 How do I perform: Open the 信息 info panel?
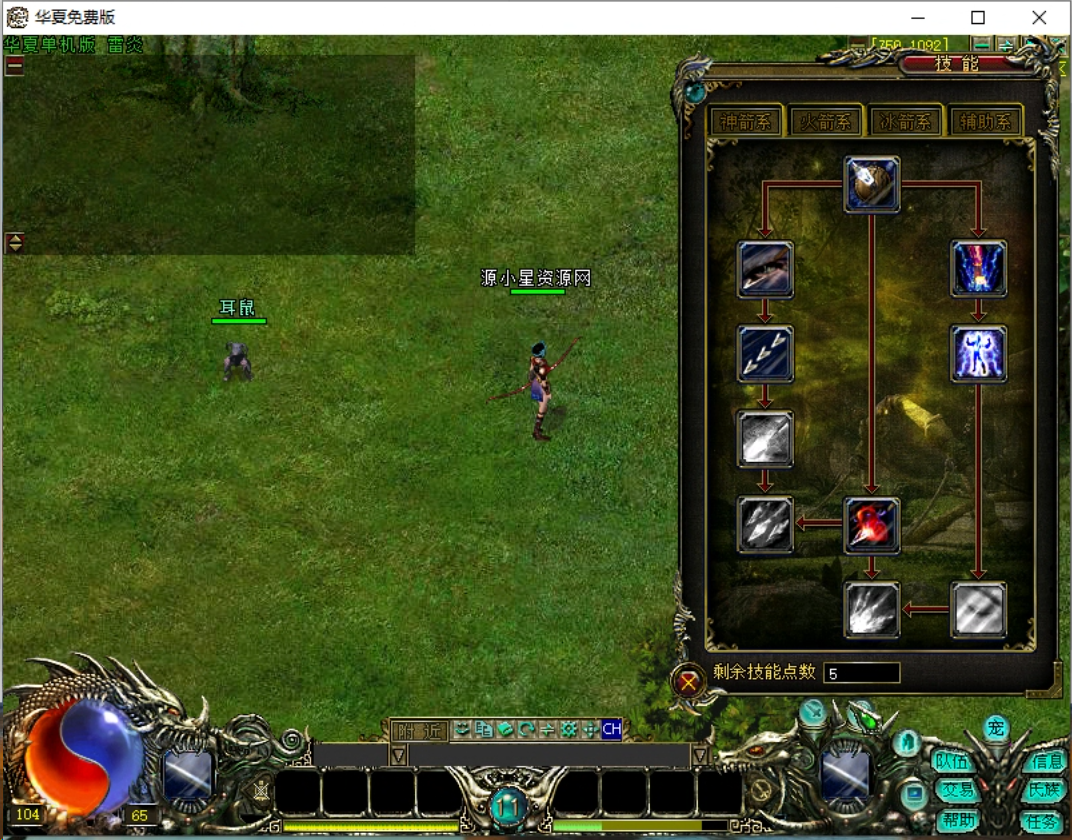[x=1047, y=761]
